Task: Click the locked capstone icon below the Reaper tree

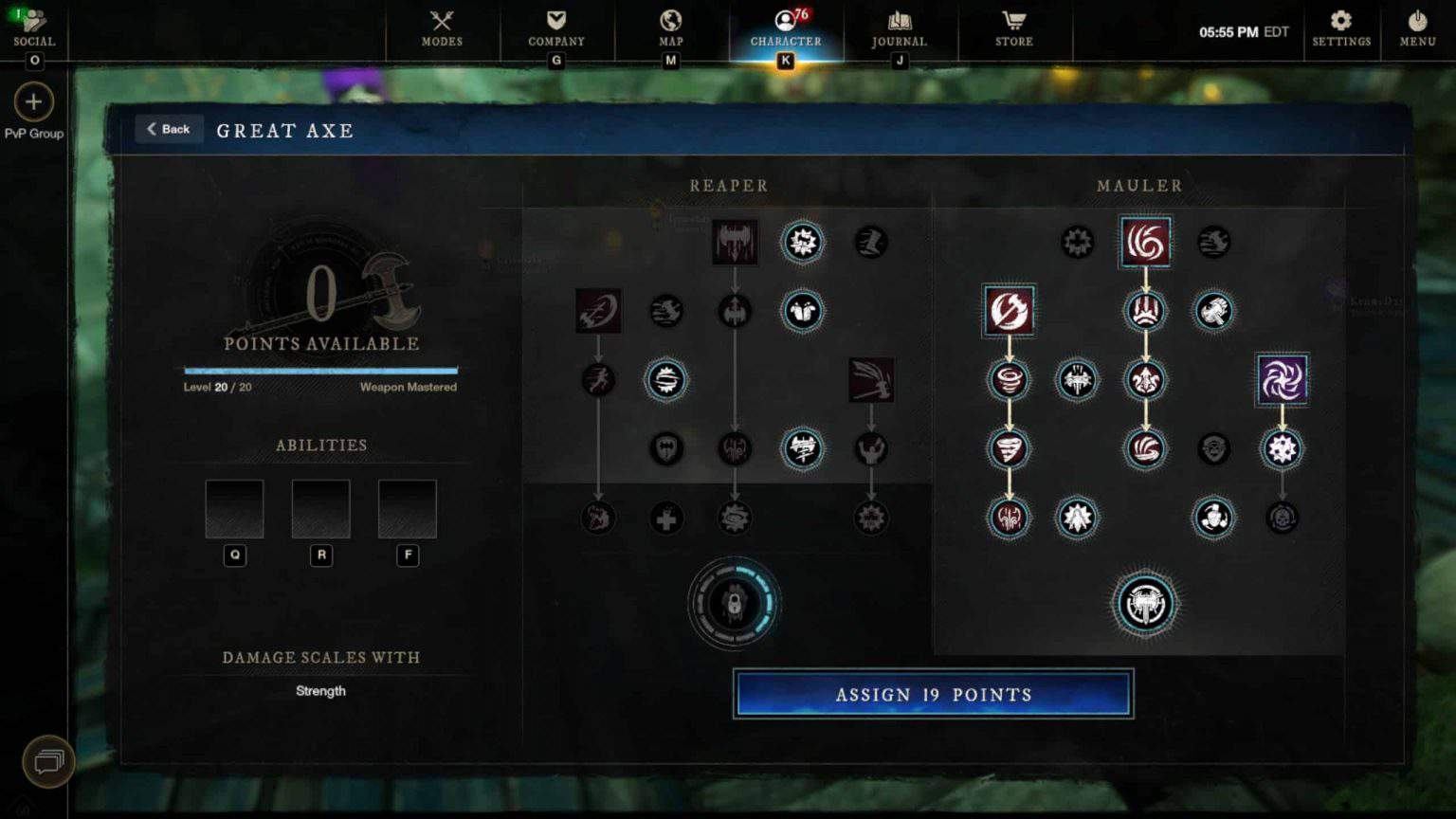Action: 734,605
